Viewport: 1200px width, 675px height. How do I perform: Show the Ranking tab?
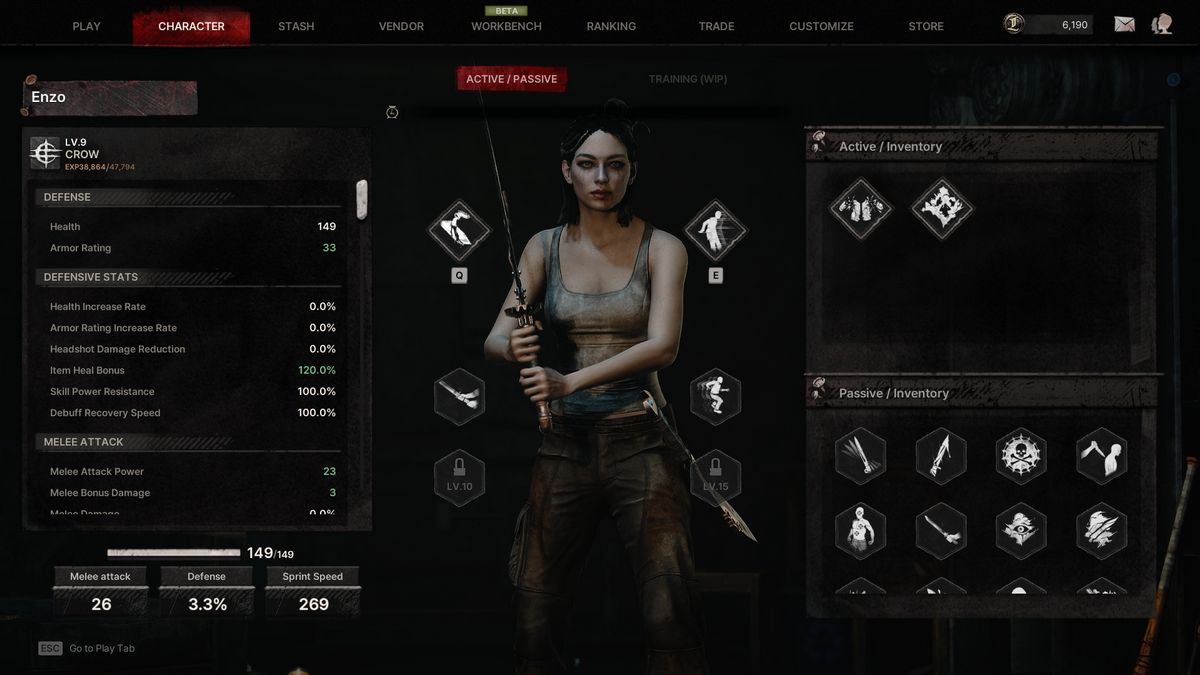tap(611, 26)
